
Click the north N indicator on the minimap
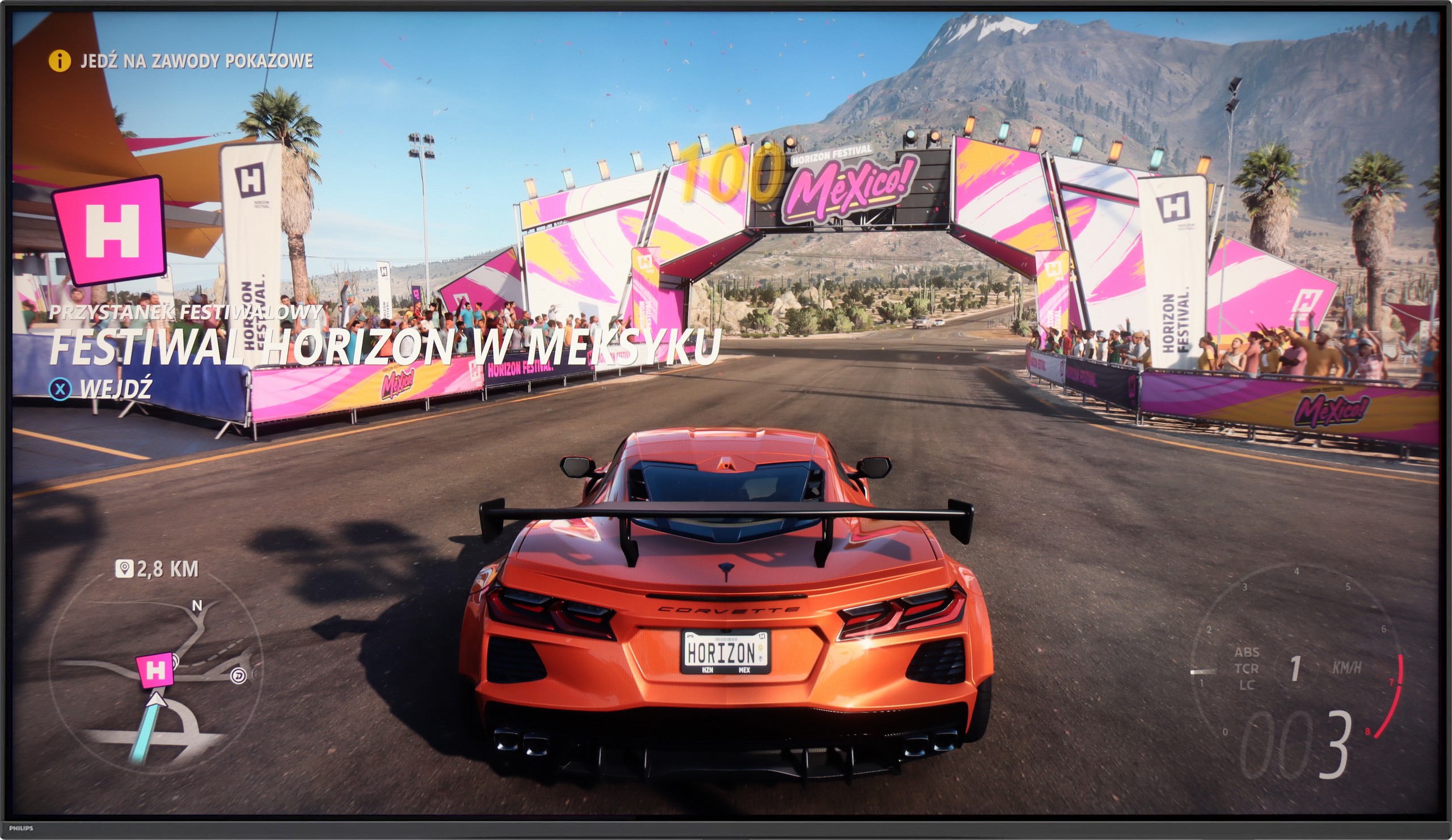coord(197,607)
